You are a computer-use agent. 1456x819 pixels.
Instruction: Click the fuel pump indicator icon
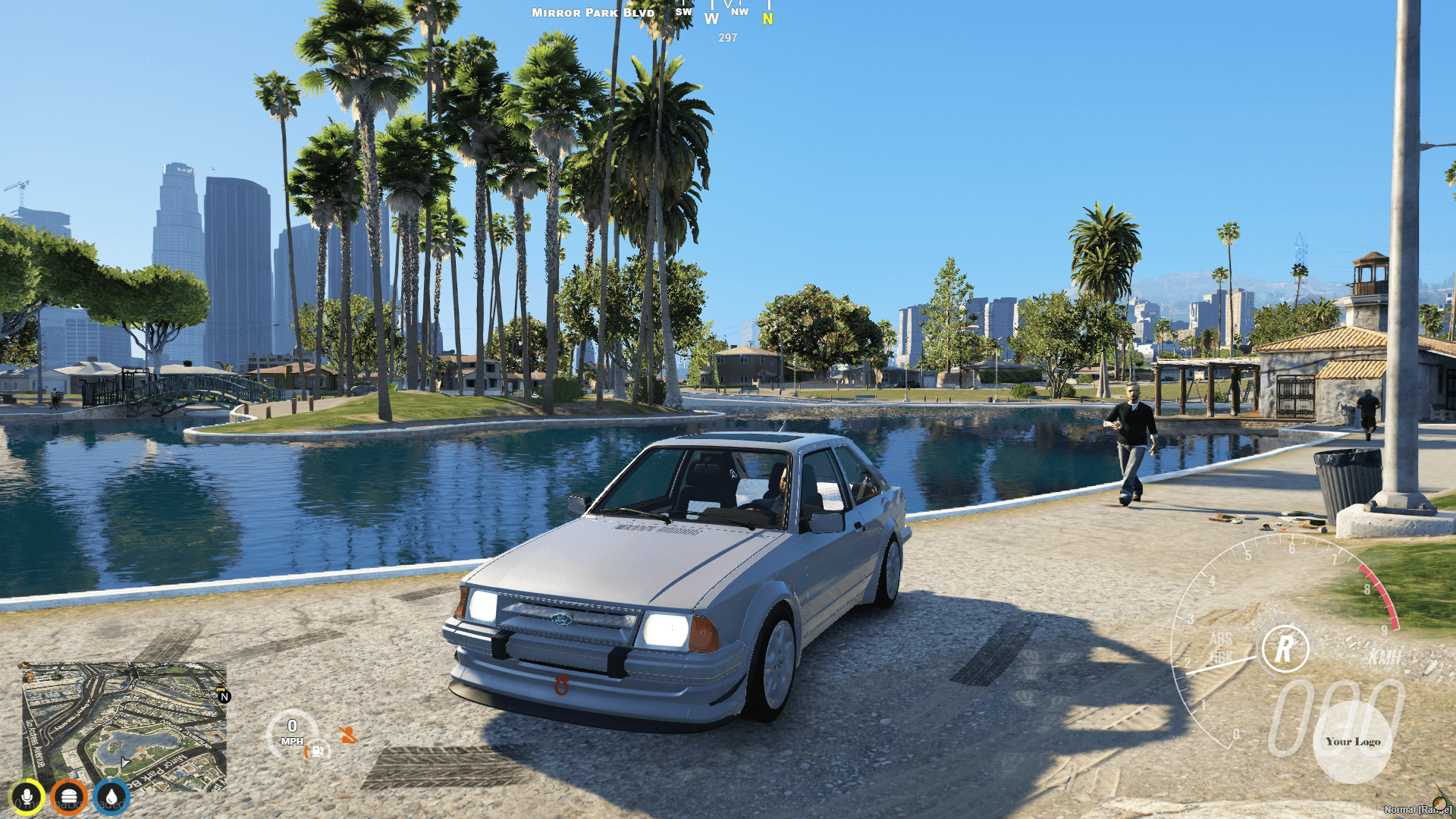click(x=318, y=752)
